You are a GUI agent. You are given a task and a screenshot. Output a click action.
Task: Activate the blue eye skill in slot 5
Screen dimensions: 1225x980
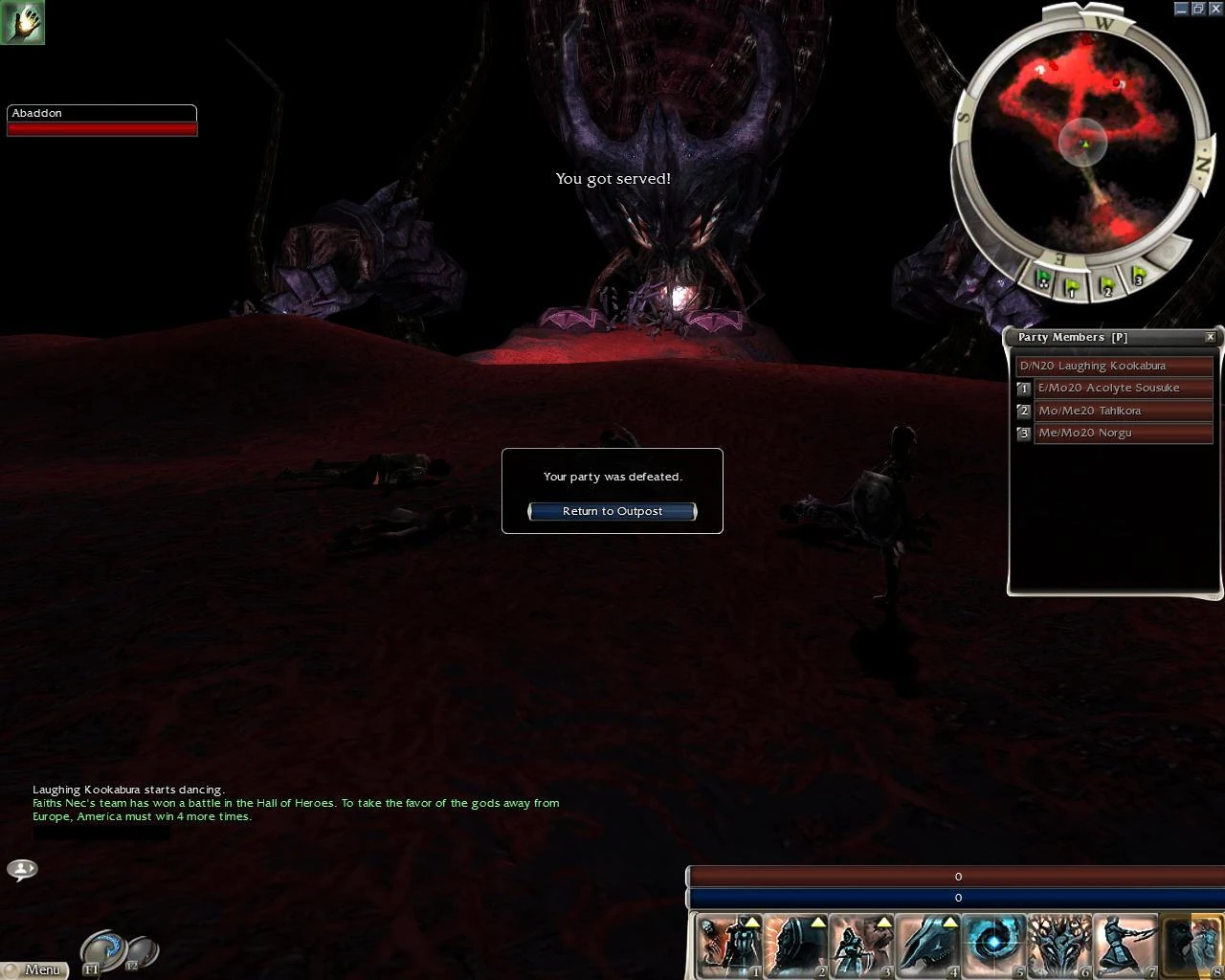click(x=993, y=946)
